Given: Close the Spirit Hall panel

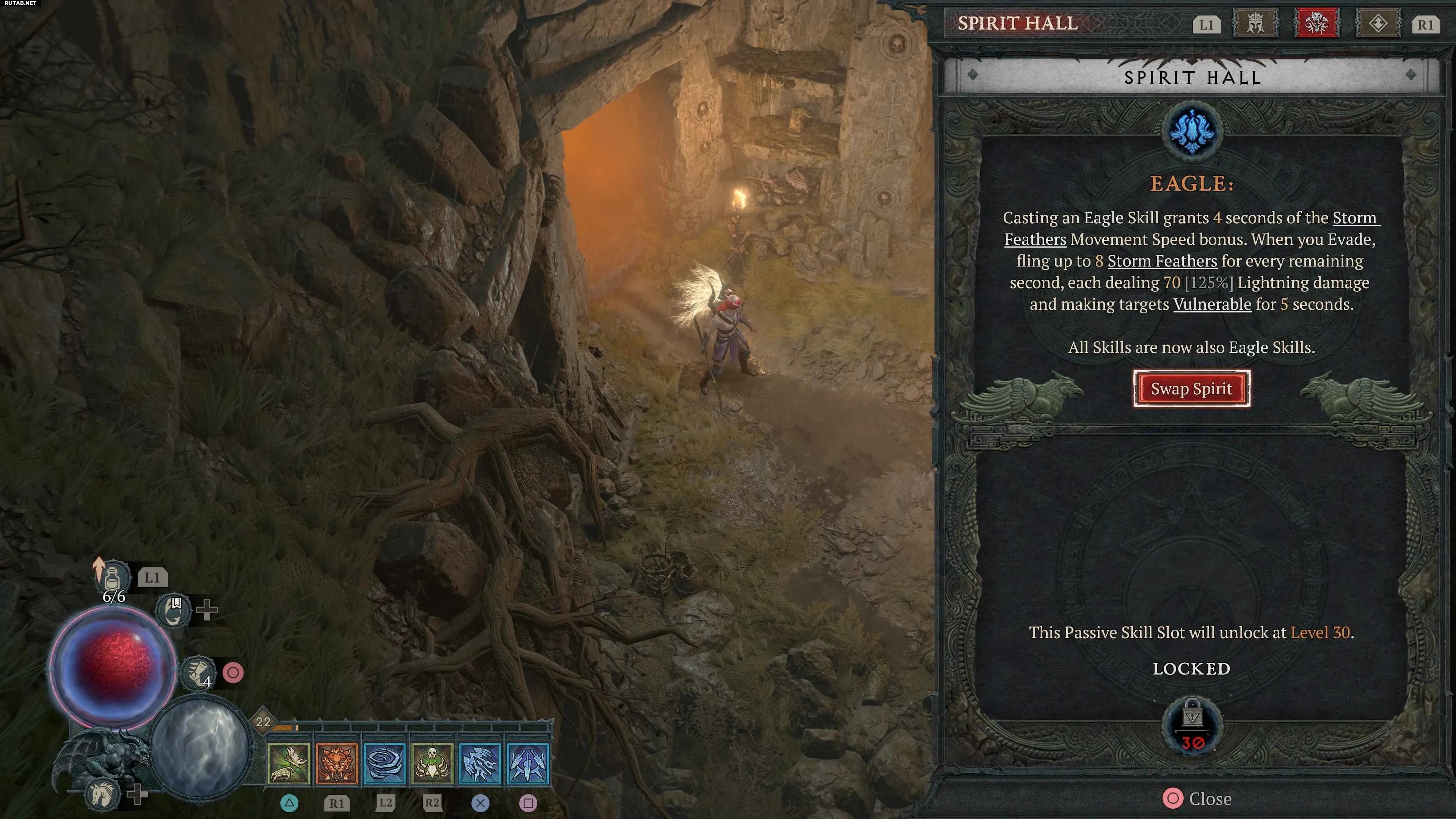Looking at the screenshot, I should [x=1197, y=798].
